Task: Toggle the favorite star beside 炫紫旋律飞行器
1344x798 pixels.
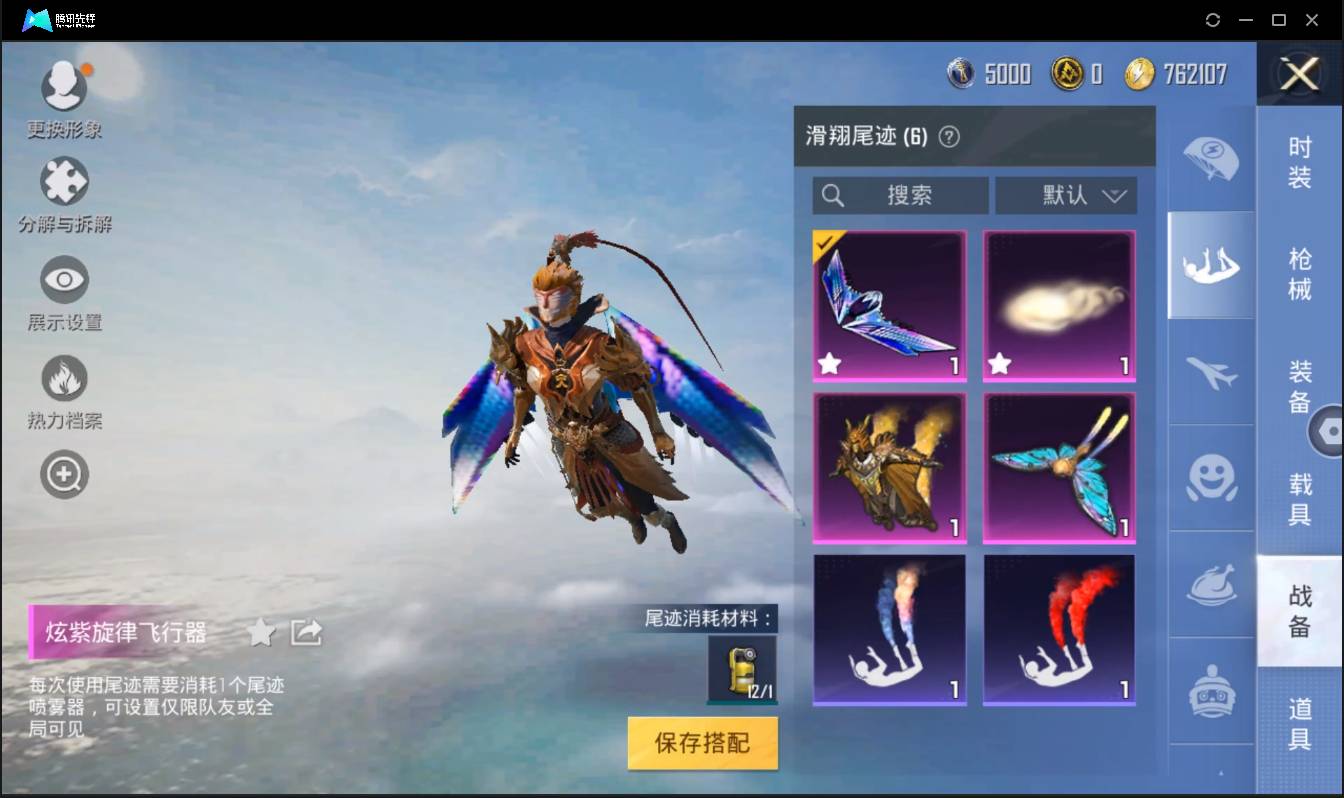Action: tap(261, 632)
